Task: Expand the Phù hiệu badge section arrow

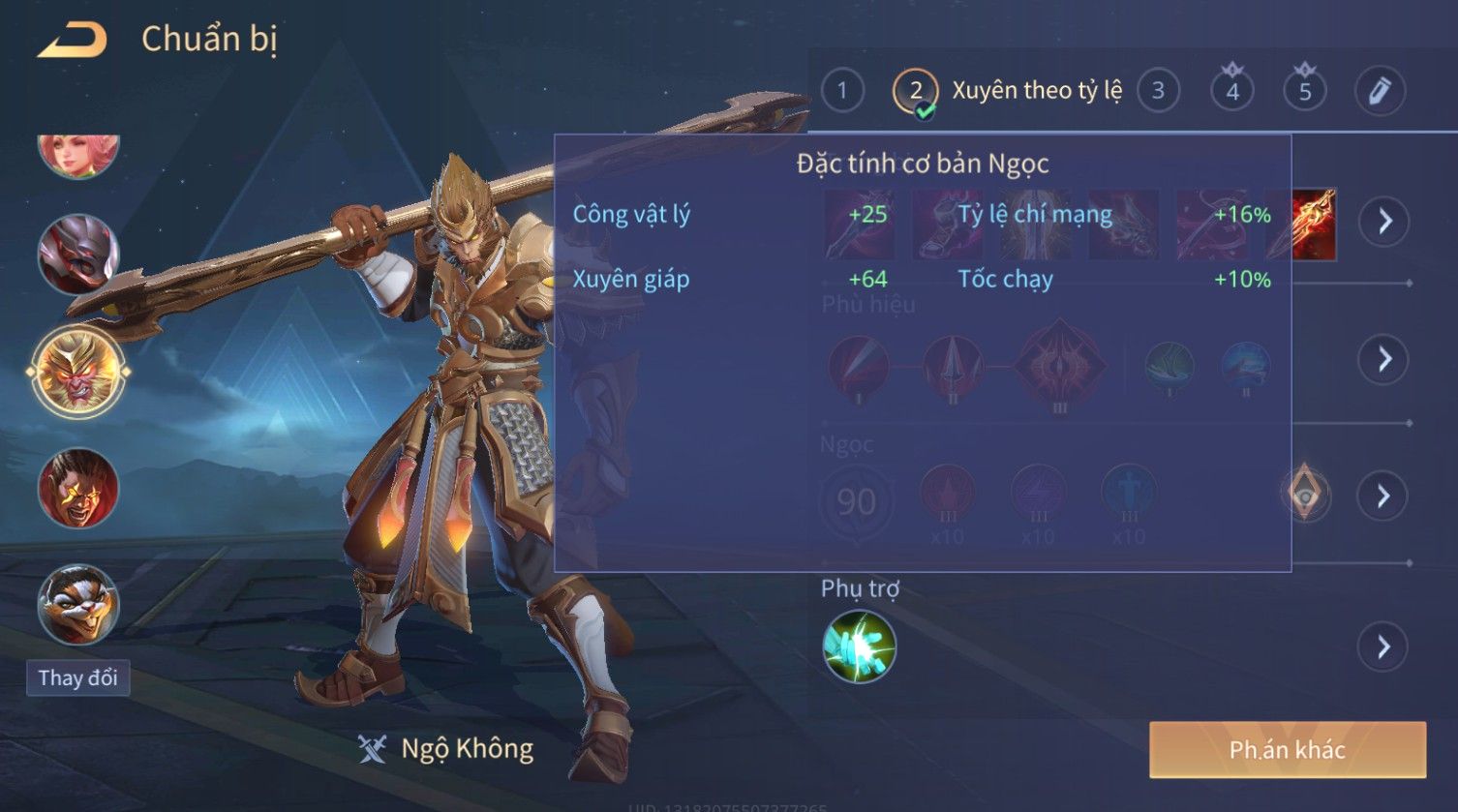Action: (x=1383, y=359)
